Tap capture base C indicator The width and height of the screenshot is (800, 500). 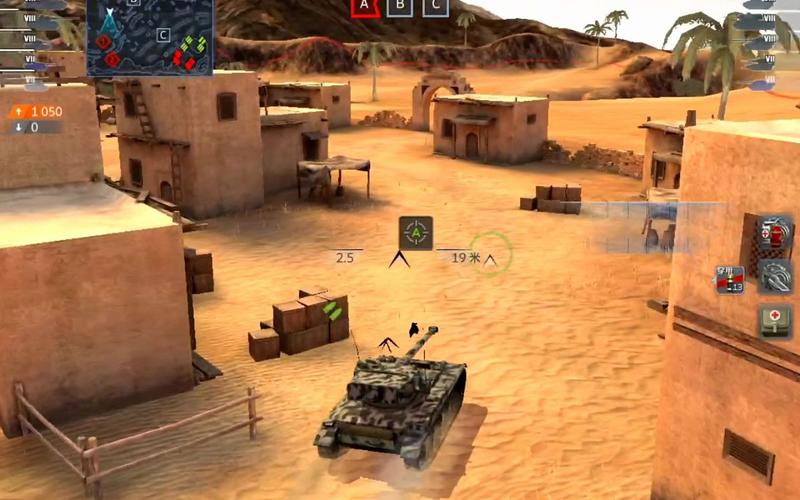pos(434,6)
